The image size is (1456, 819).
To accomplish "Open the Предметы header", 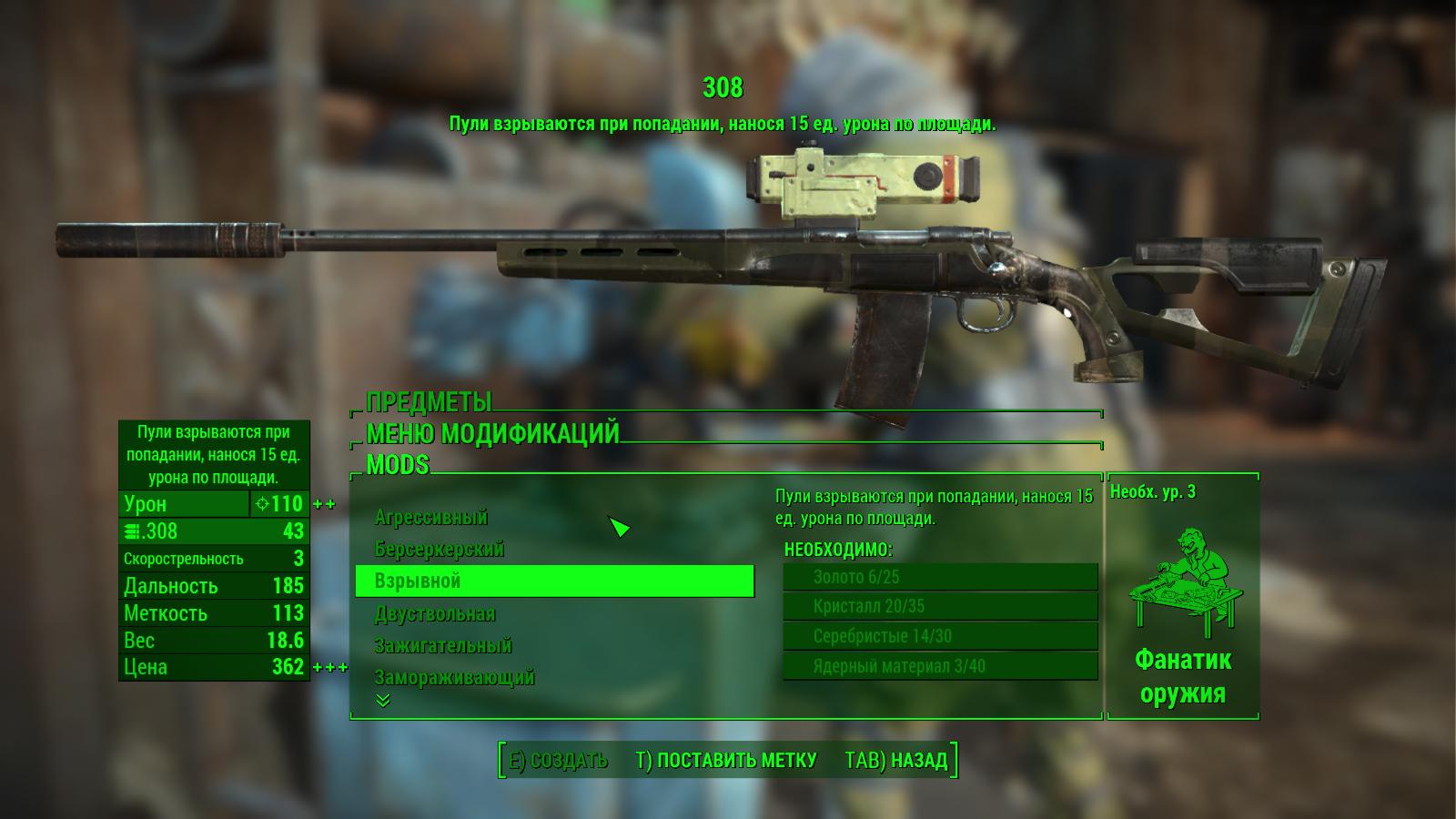I will coord(429,402).
